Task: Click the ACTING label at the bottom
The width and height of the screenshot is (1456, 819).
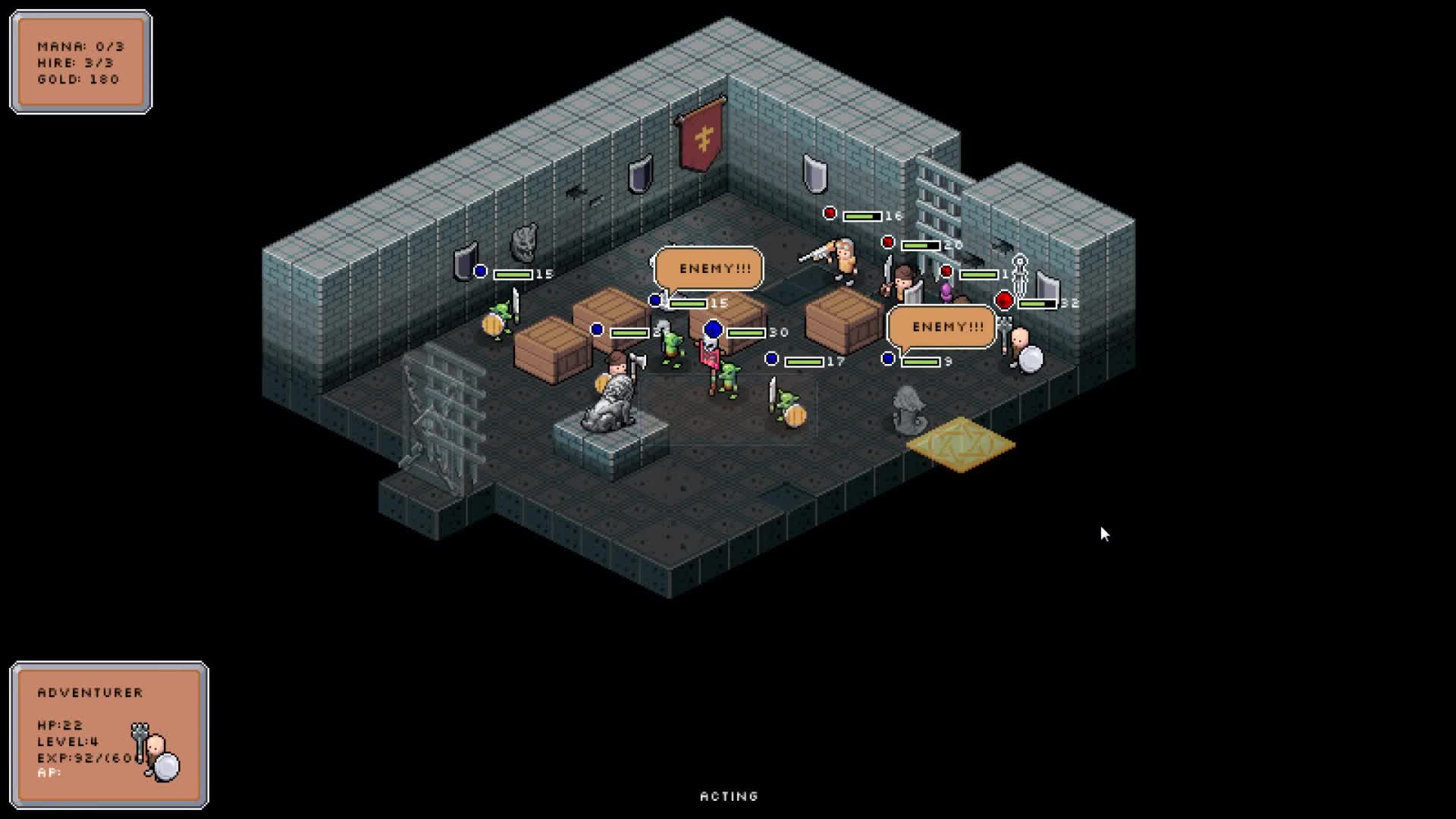Action: point(726,795)
